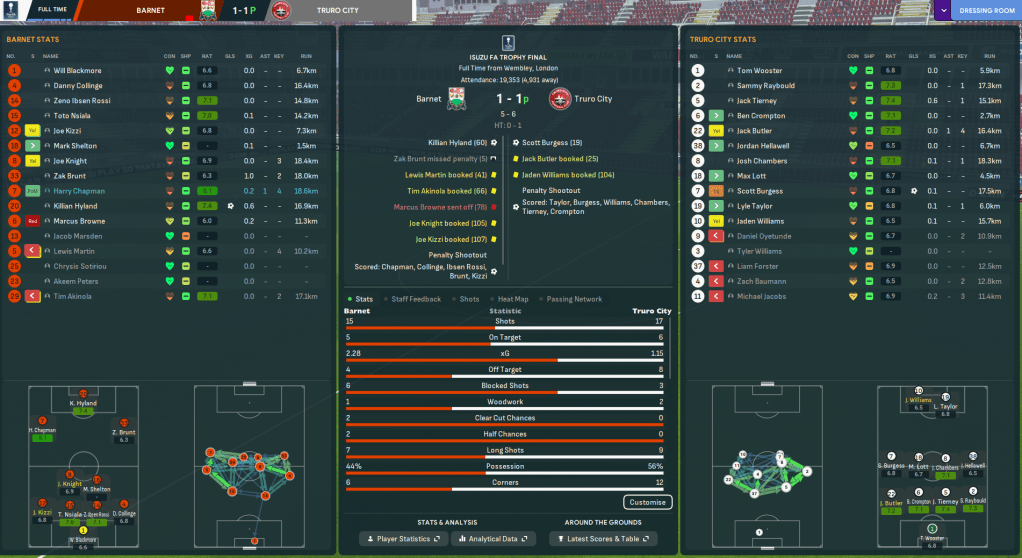Show the Shots tab
The image size is (1022, 558).
coord(469,299)
